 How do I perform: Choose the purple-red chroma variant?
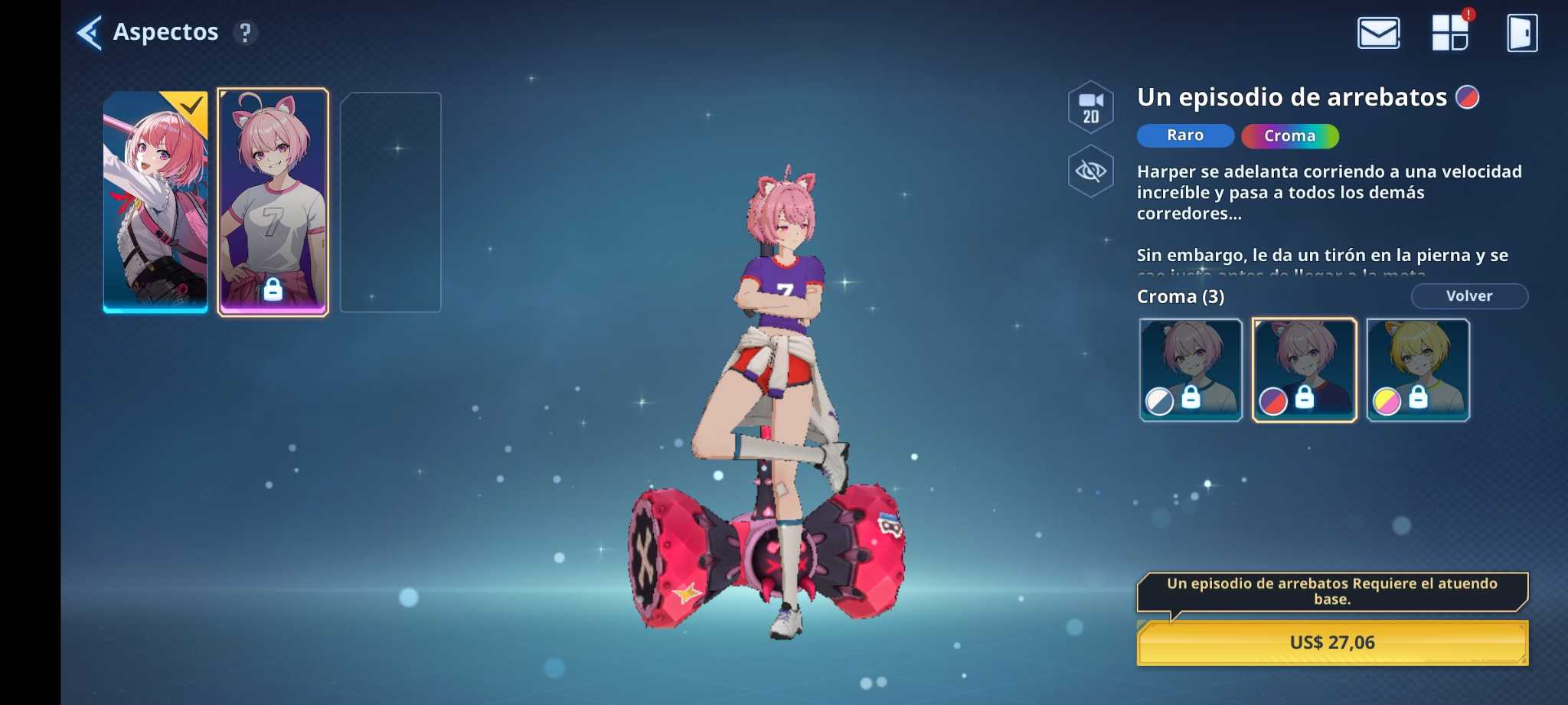(1304, 370)
